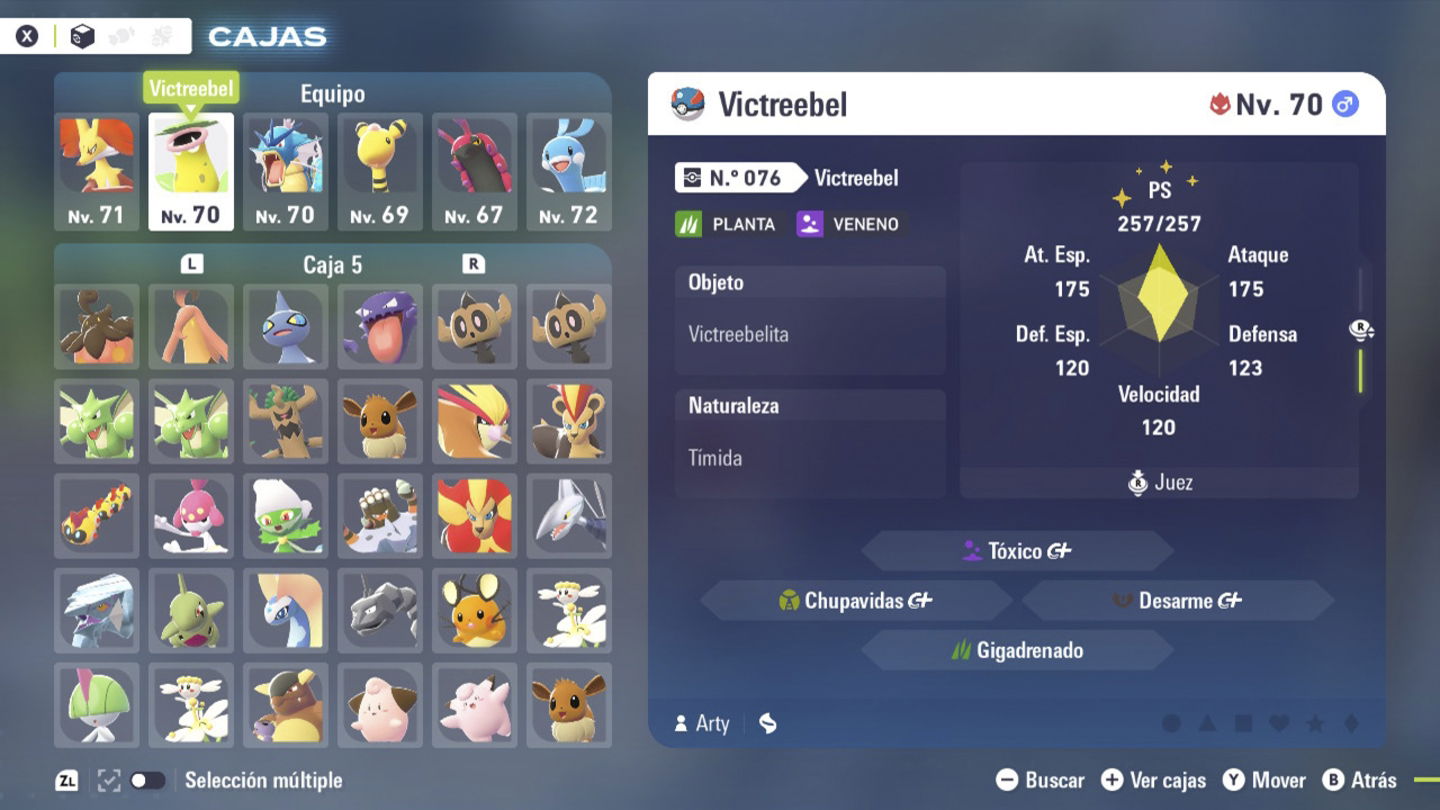Pick the level 70 Gyarados team slot
The image size is (1440, 810).
(x=285, y=170)
